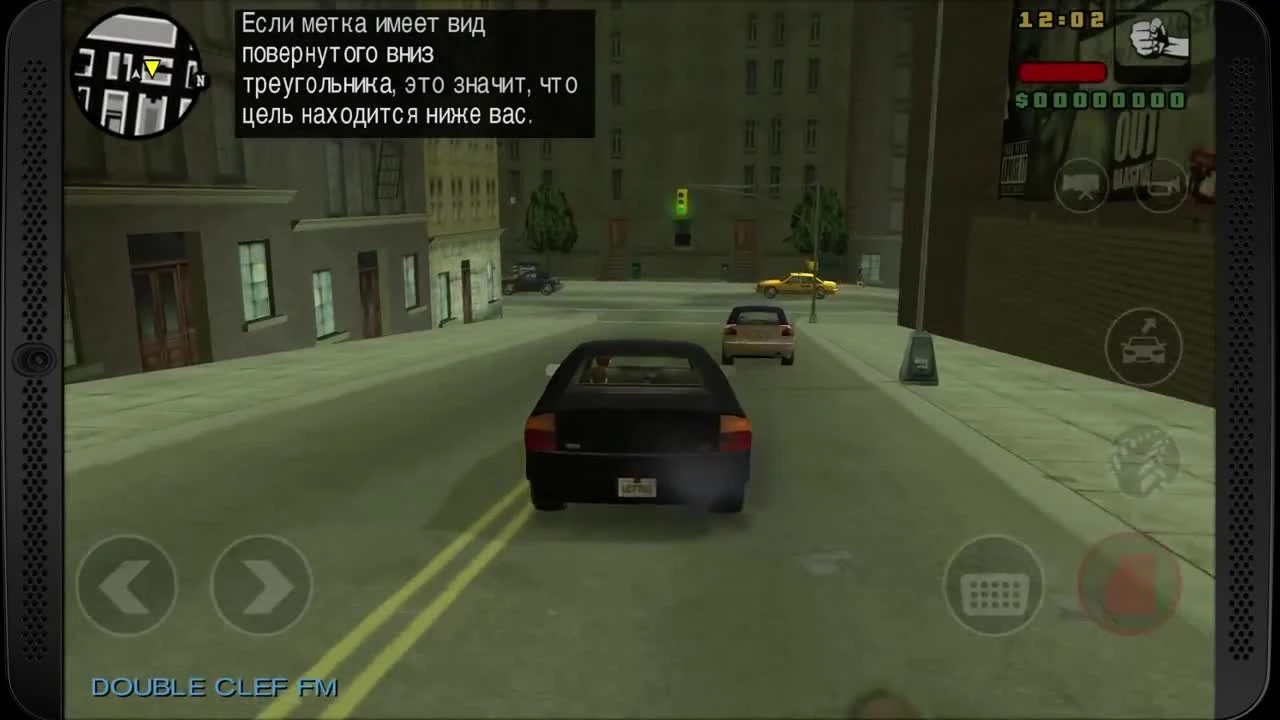Steer left with the left arrow control
Viewport: 1280px width, 720px height.
pos(125,585)
